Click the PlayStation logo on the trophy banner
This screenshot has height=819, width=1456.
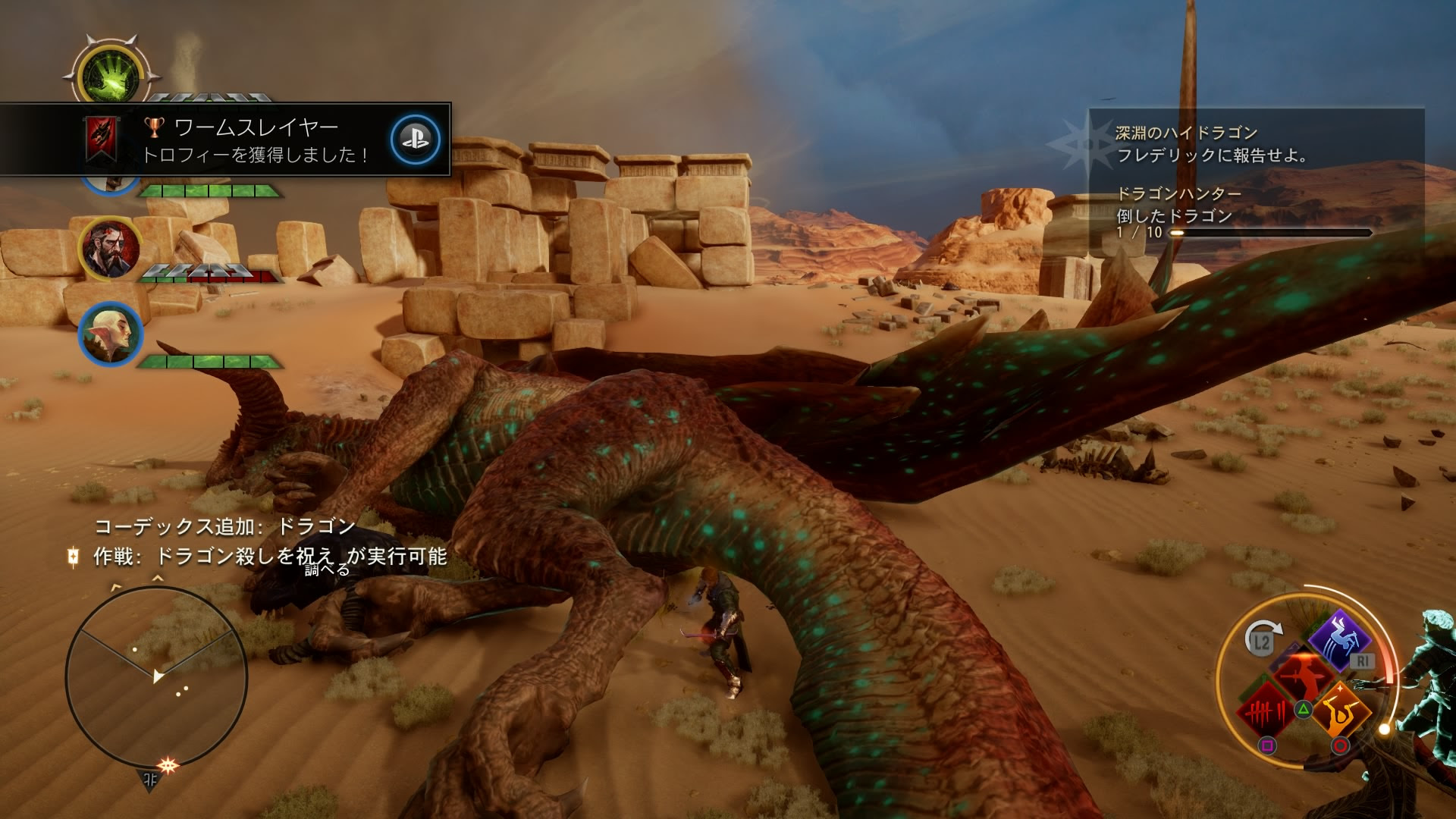click(x=415, y=140)
